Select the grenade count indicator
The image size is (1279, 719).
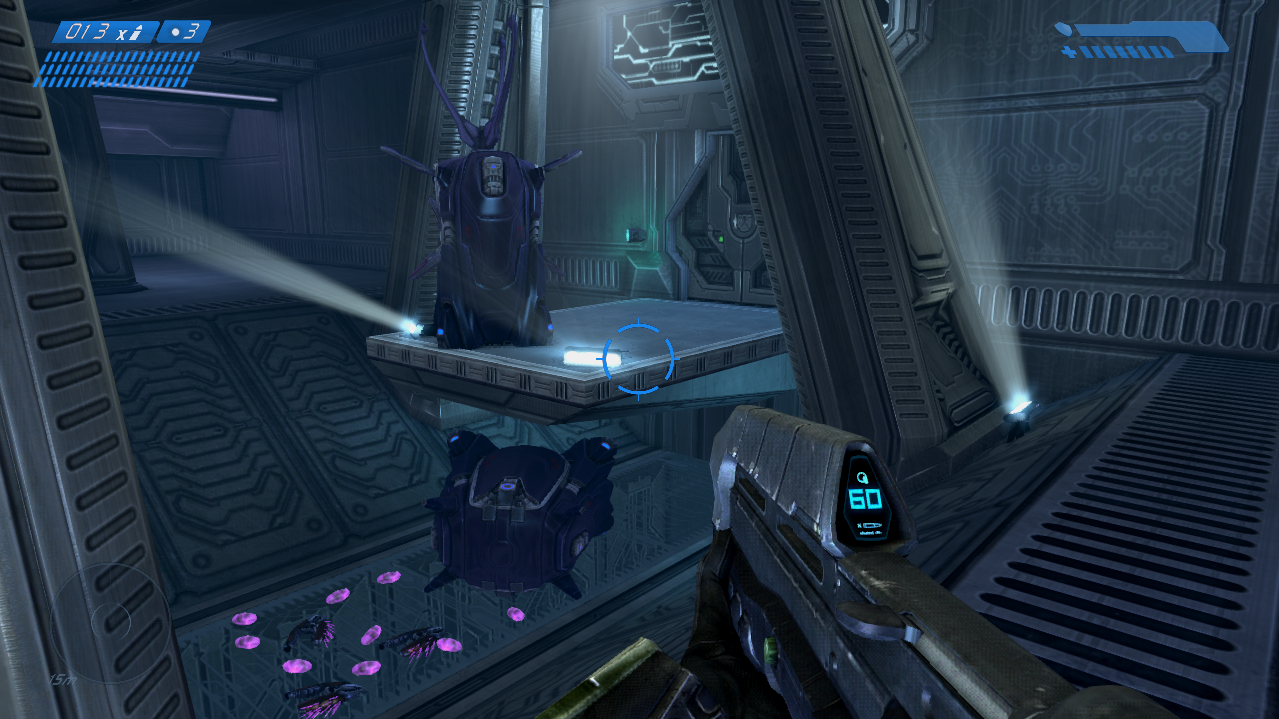pyautogui.click(x=184, y=32)
